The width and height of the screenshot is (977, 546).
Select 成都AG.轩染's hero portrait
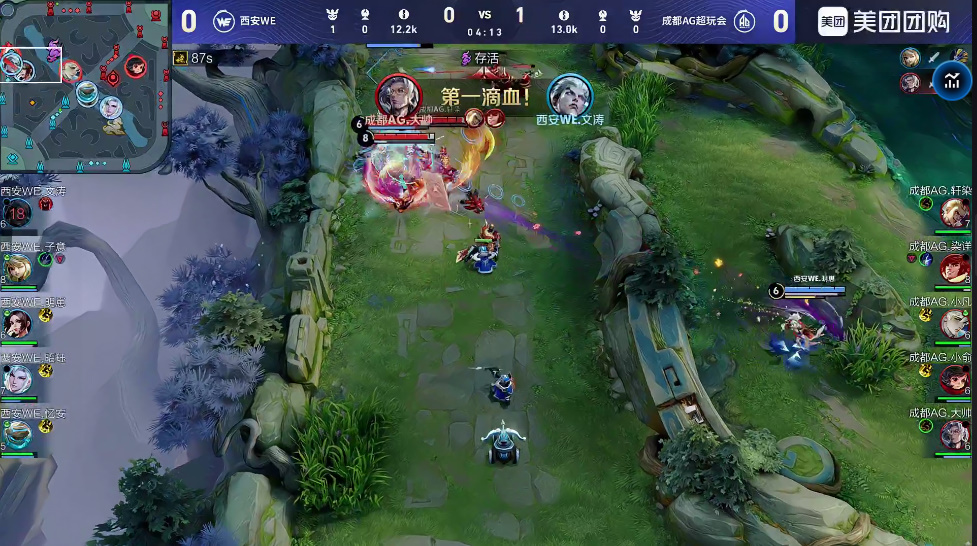955,211
